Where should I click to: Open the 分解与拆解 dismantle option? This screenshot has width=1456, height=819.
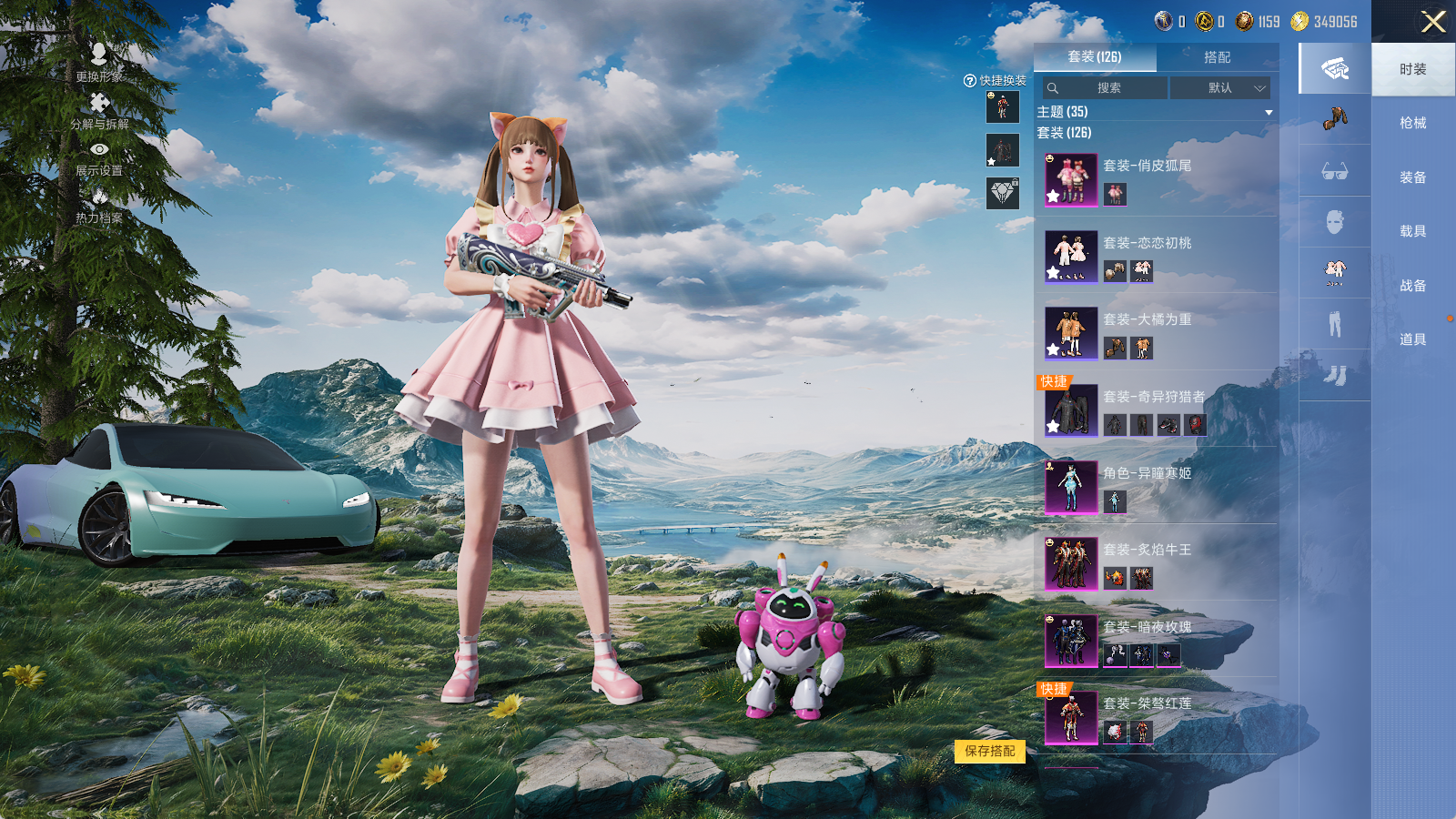[99, 110]
